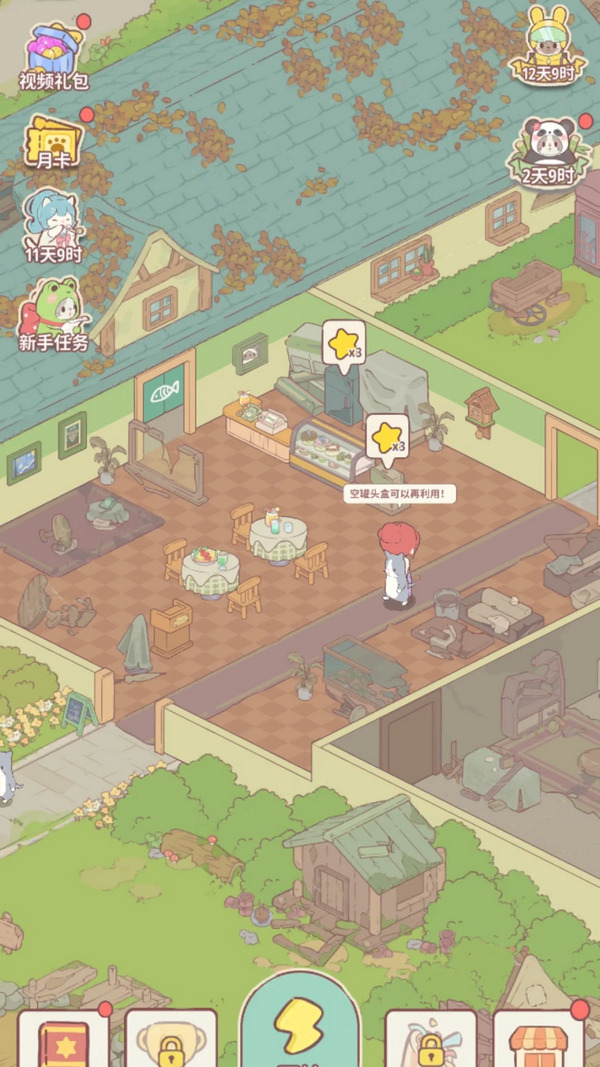Open the yellow bunny event with 12天9时 timer
The width and height of the screenshot is (600, 1067).
click(542, 46)
